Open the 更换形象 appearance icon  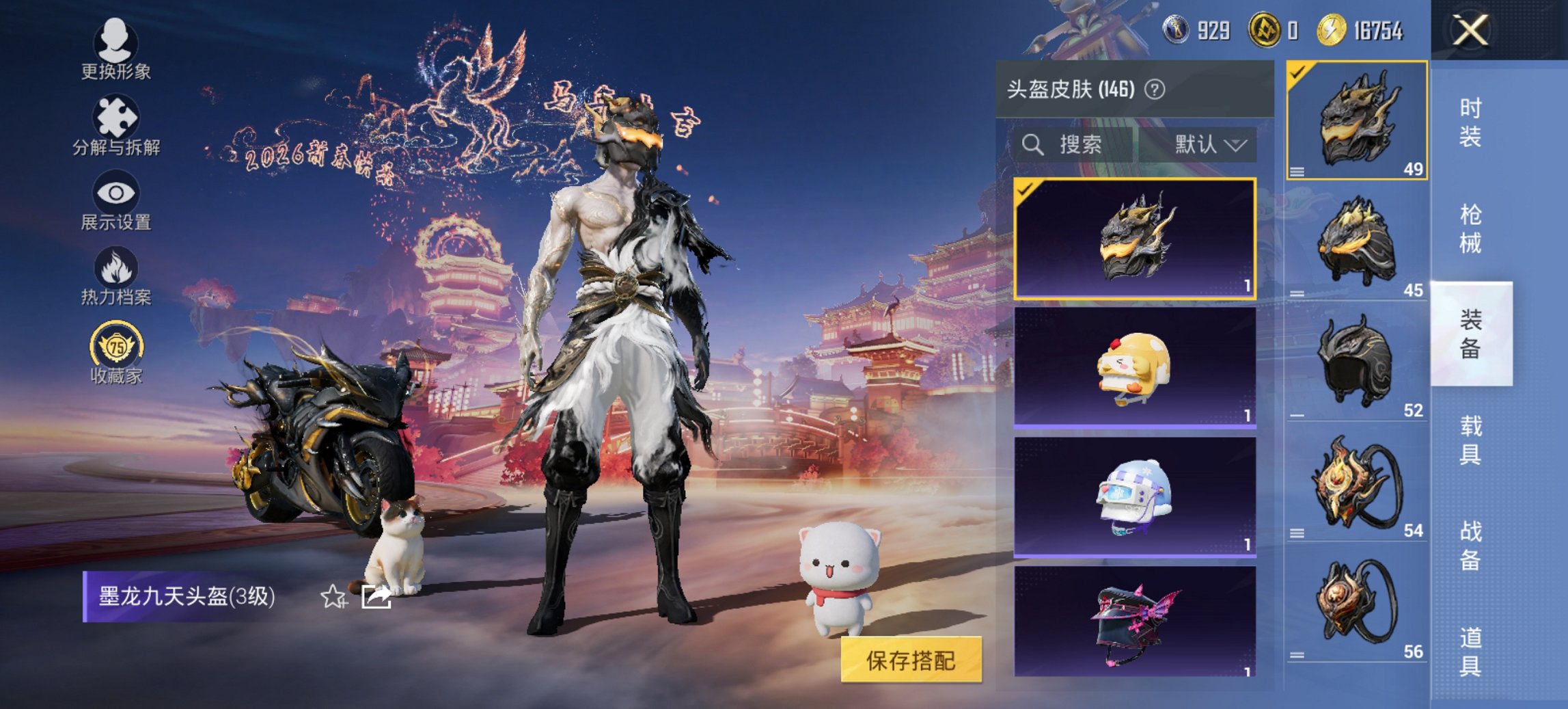click(x=116, y=42)
